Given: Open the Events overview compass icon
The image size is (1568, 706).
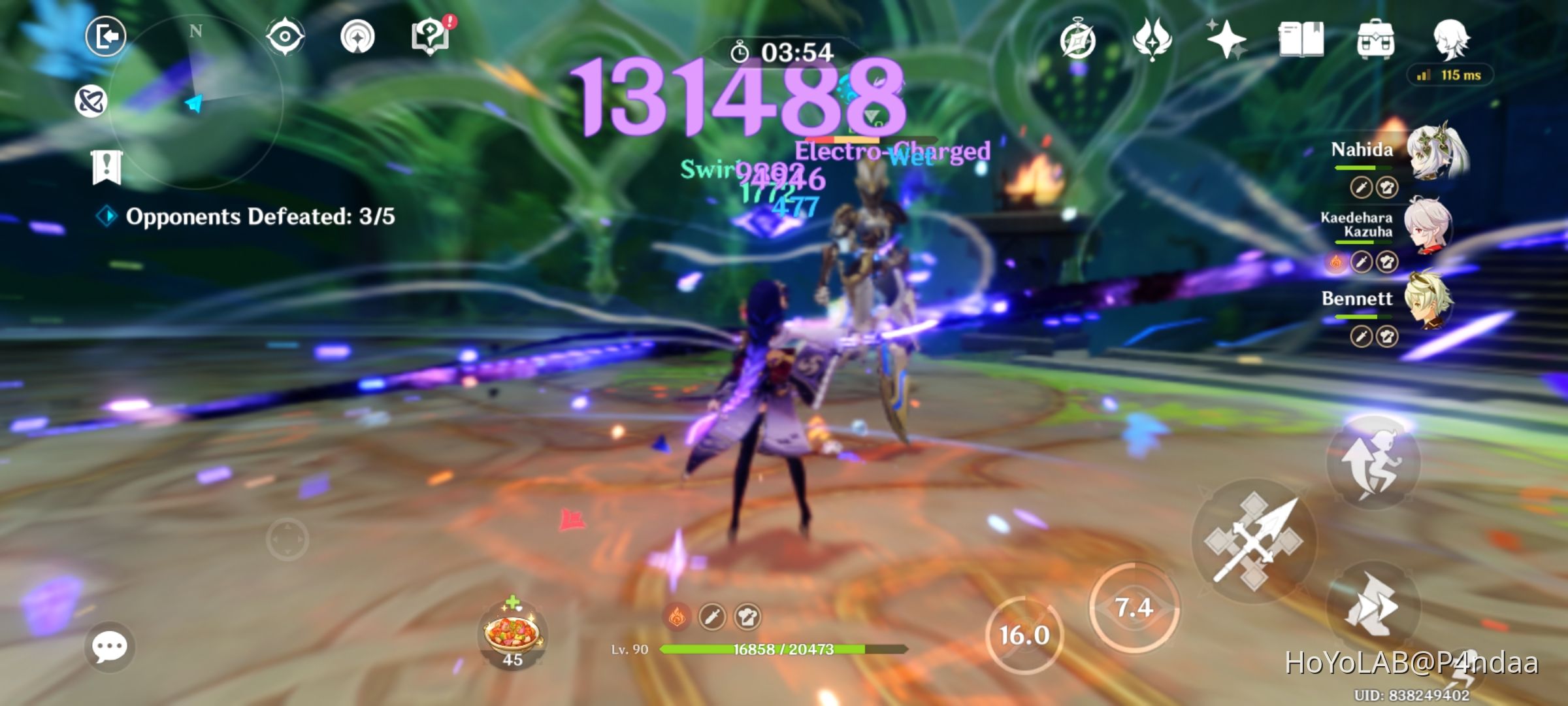Looking at the screenshot, I should coord(1079,39).
